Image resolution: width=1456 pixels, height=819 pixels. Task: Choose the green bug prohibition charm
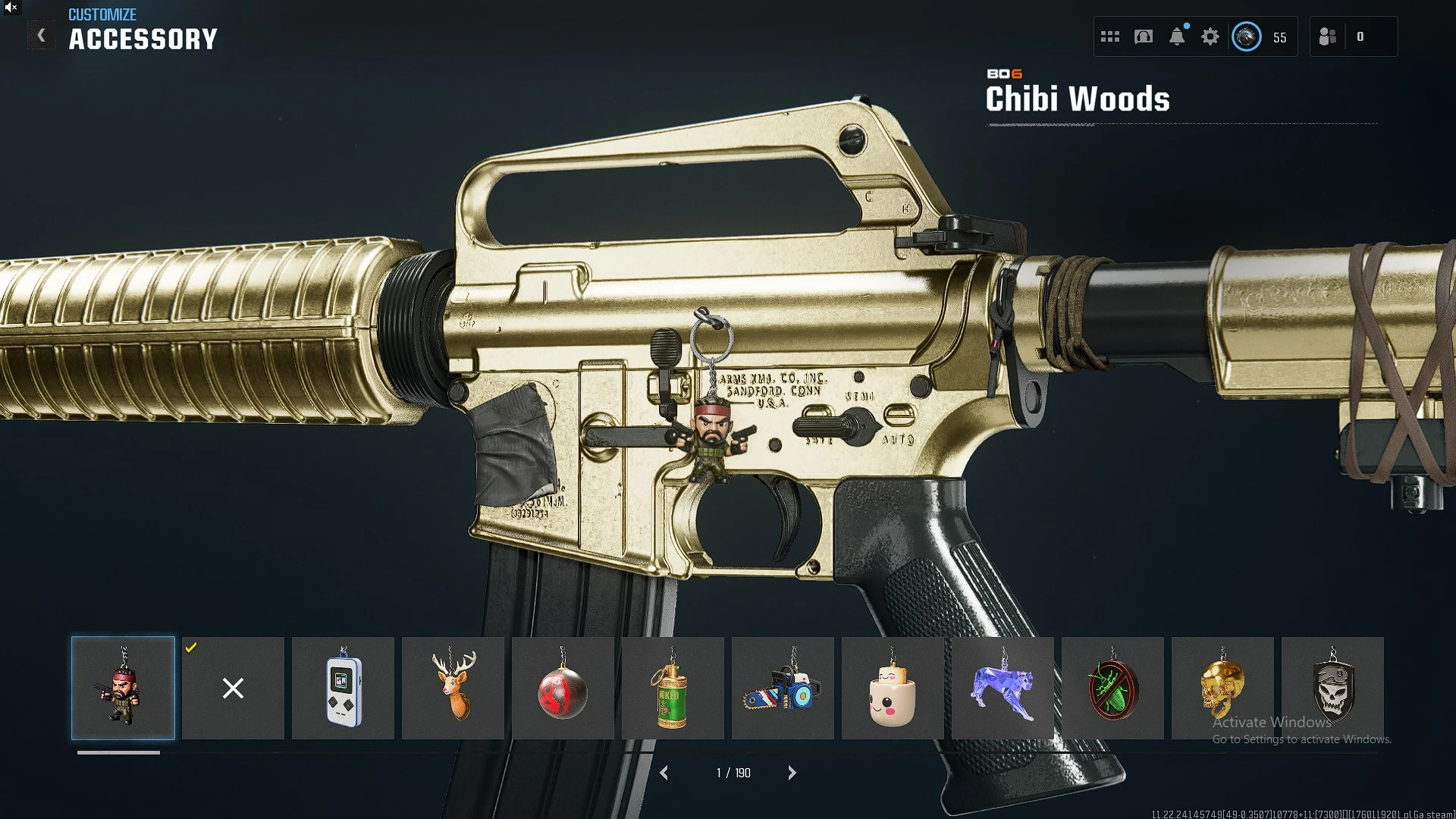click(x=1112, y=688)
